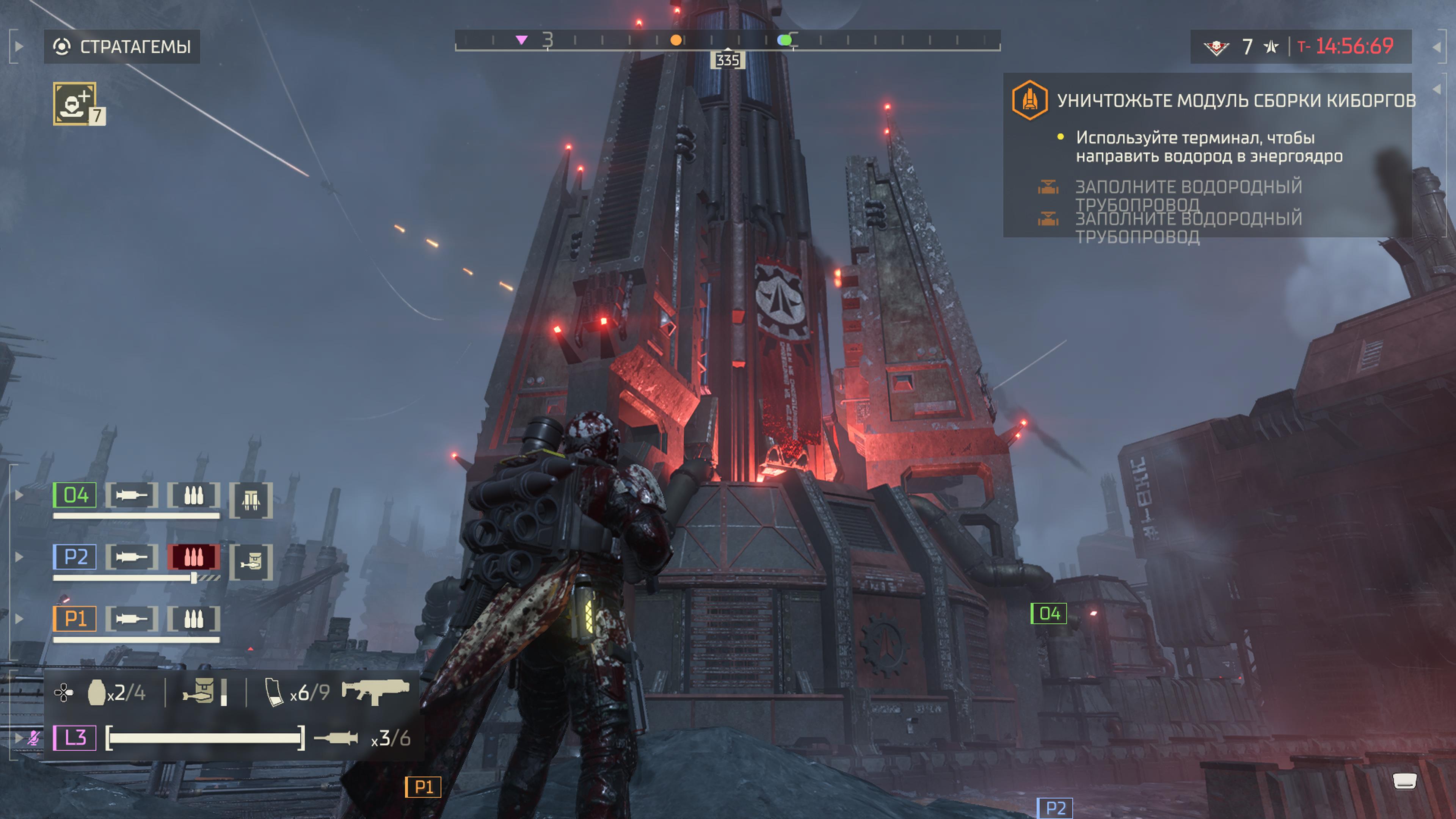The image size is (1456, 819).
Task: Click the purple triangle marker on the compass
Action: 522,40
